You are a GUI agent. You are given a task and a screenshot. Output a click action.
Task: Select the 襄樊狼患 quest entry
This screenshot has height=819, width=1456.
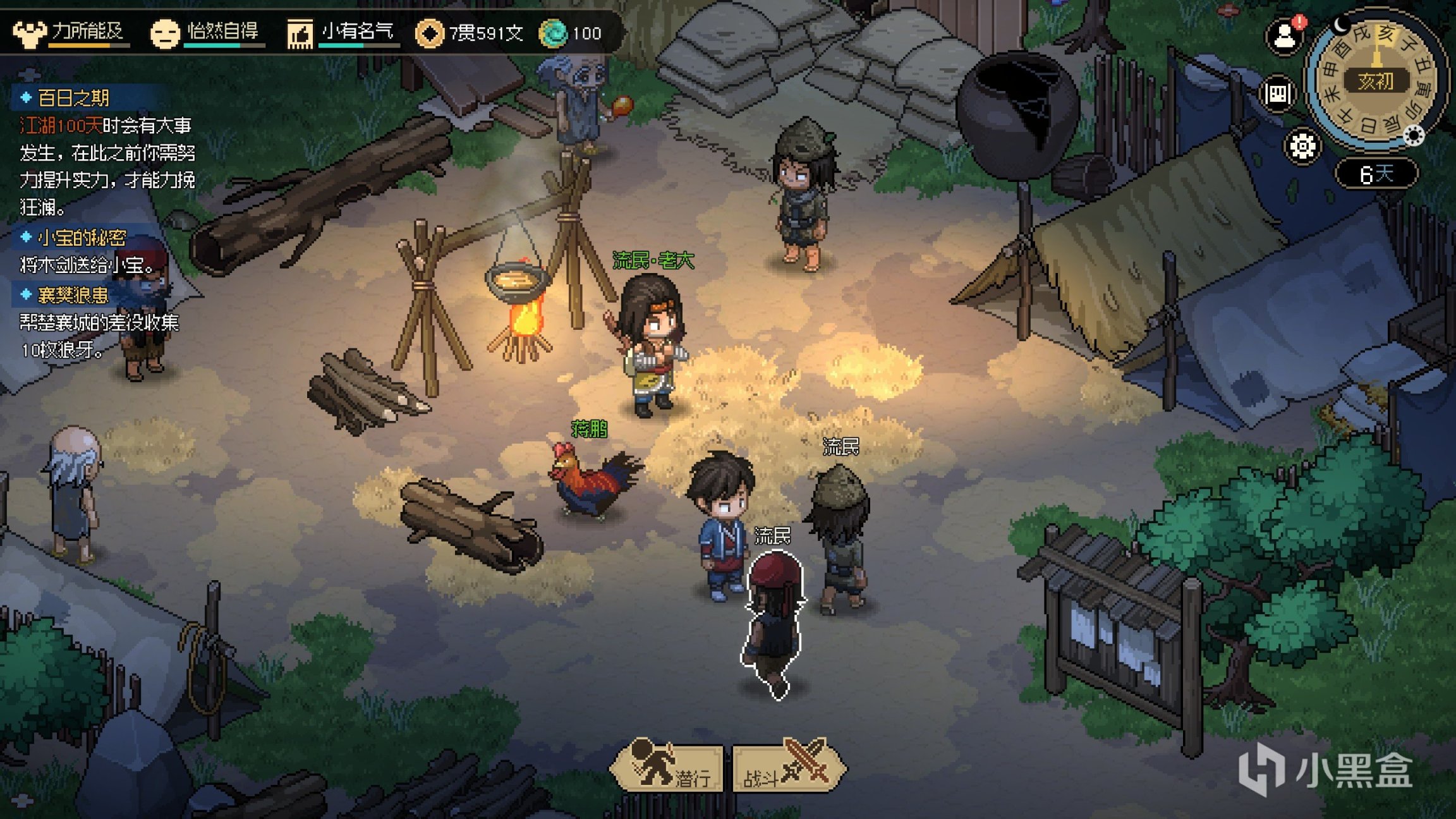coord(73,295)
